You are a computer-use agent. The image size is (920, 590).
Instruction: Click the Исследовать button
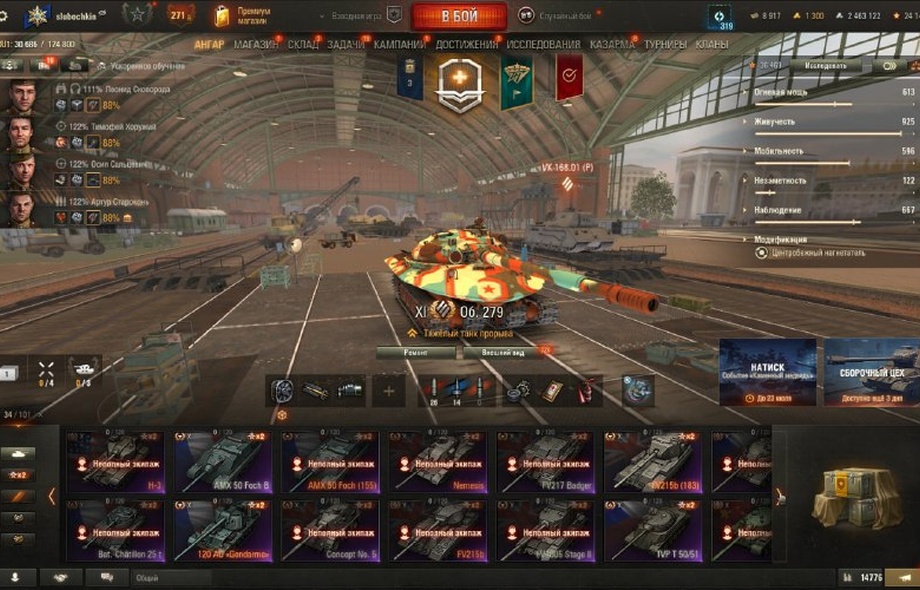click(825, 66)
